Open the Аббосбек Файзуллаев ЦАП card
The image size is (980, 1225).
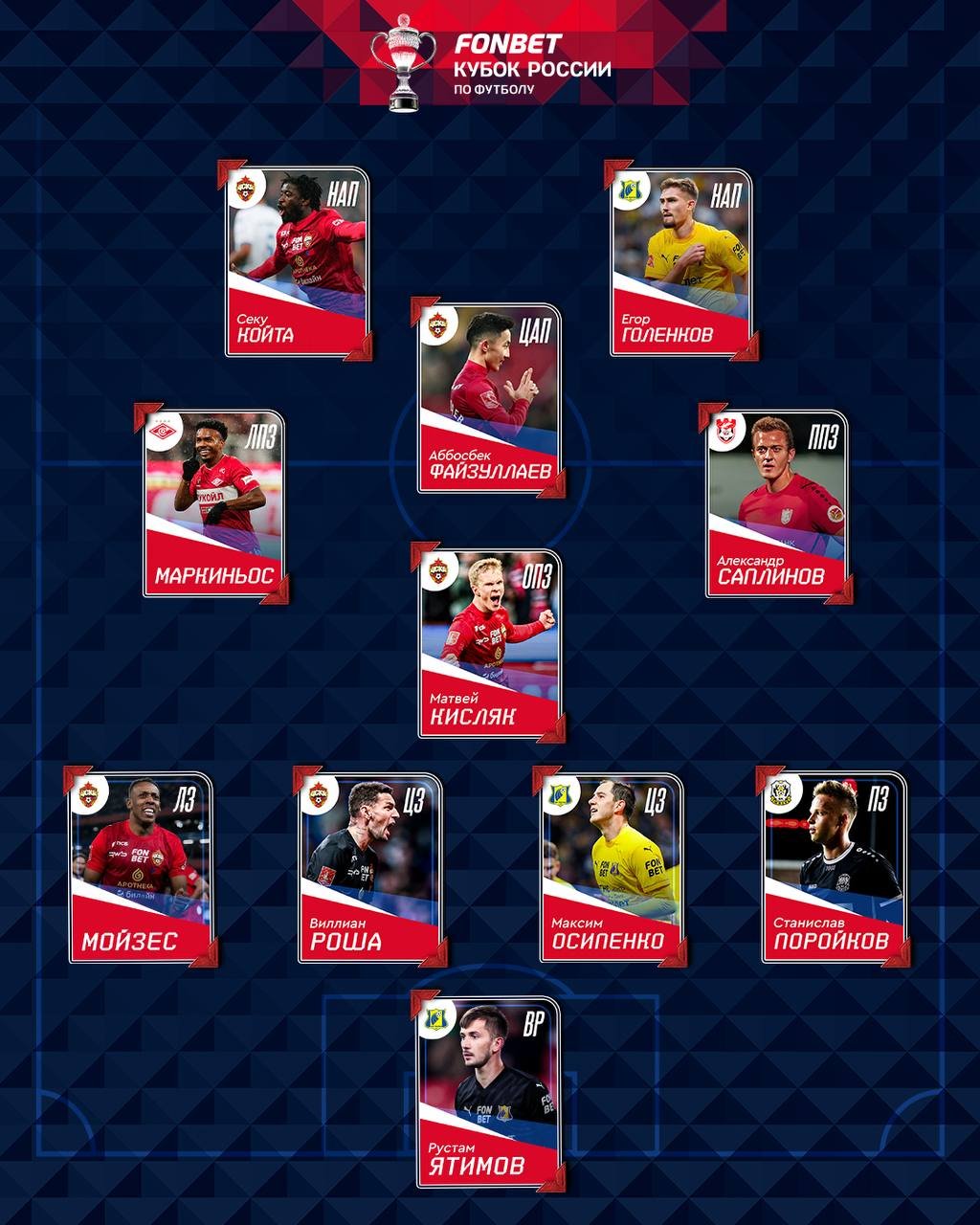point(489,400)
